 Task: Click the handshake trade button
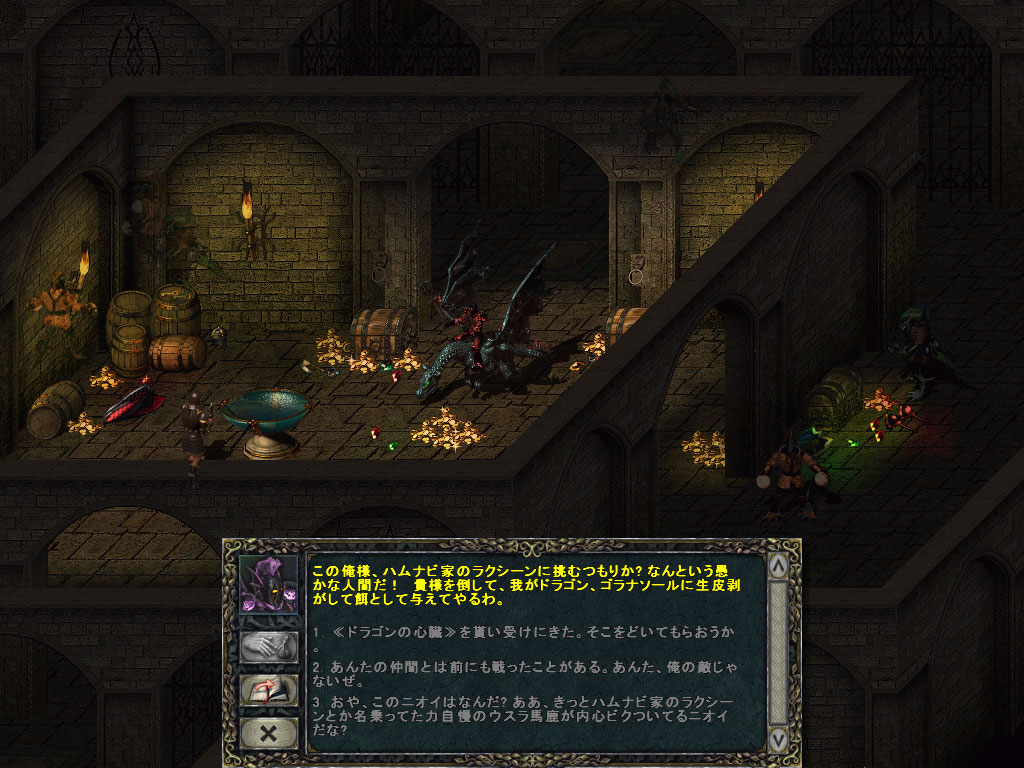coord(268,647)
